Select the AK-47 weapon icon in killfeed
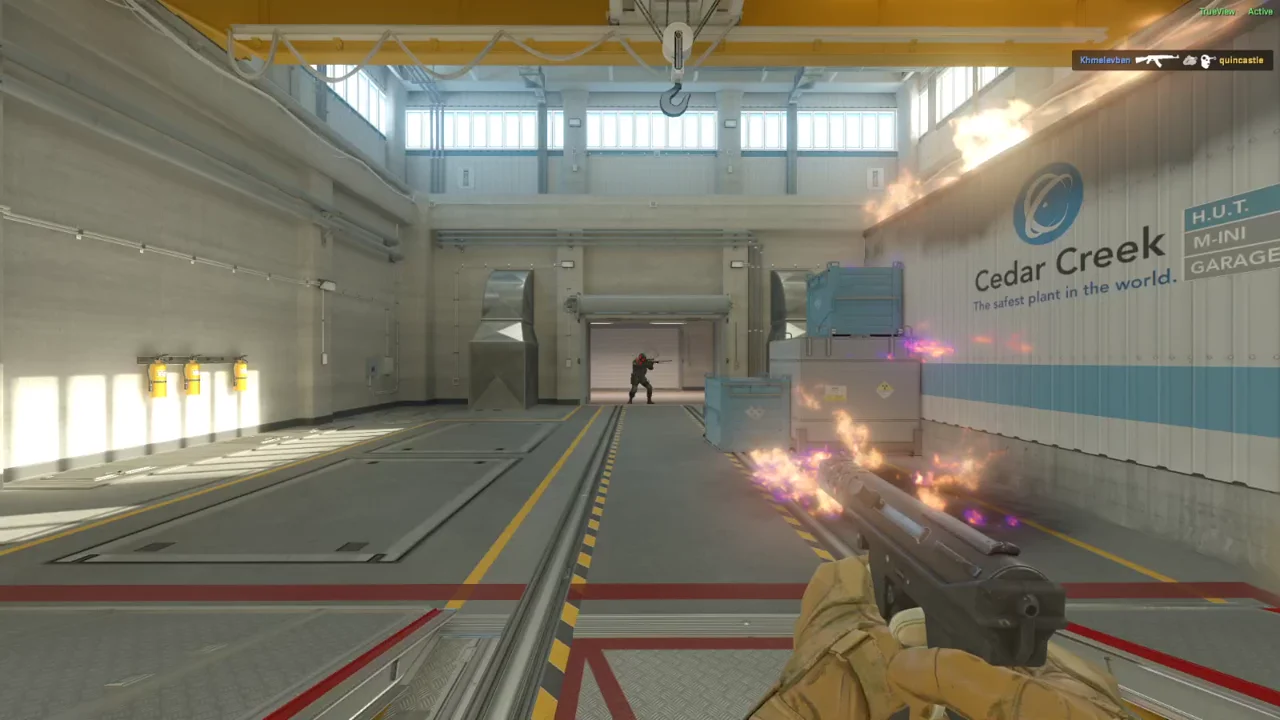The height and width of the screenshot is (720, 1280). pyautogui.click(x=1155, y=60)
